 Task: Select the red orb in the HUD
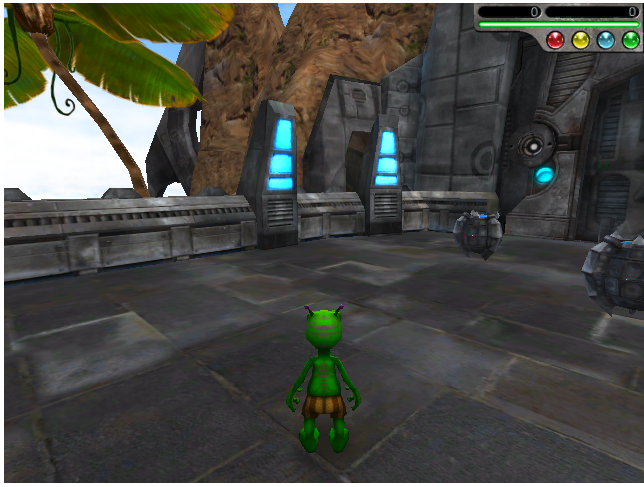(555, 40)
